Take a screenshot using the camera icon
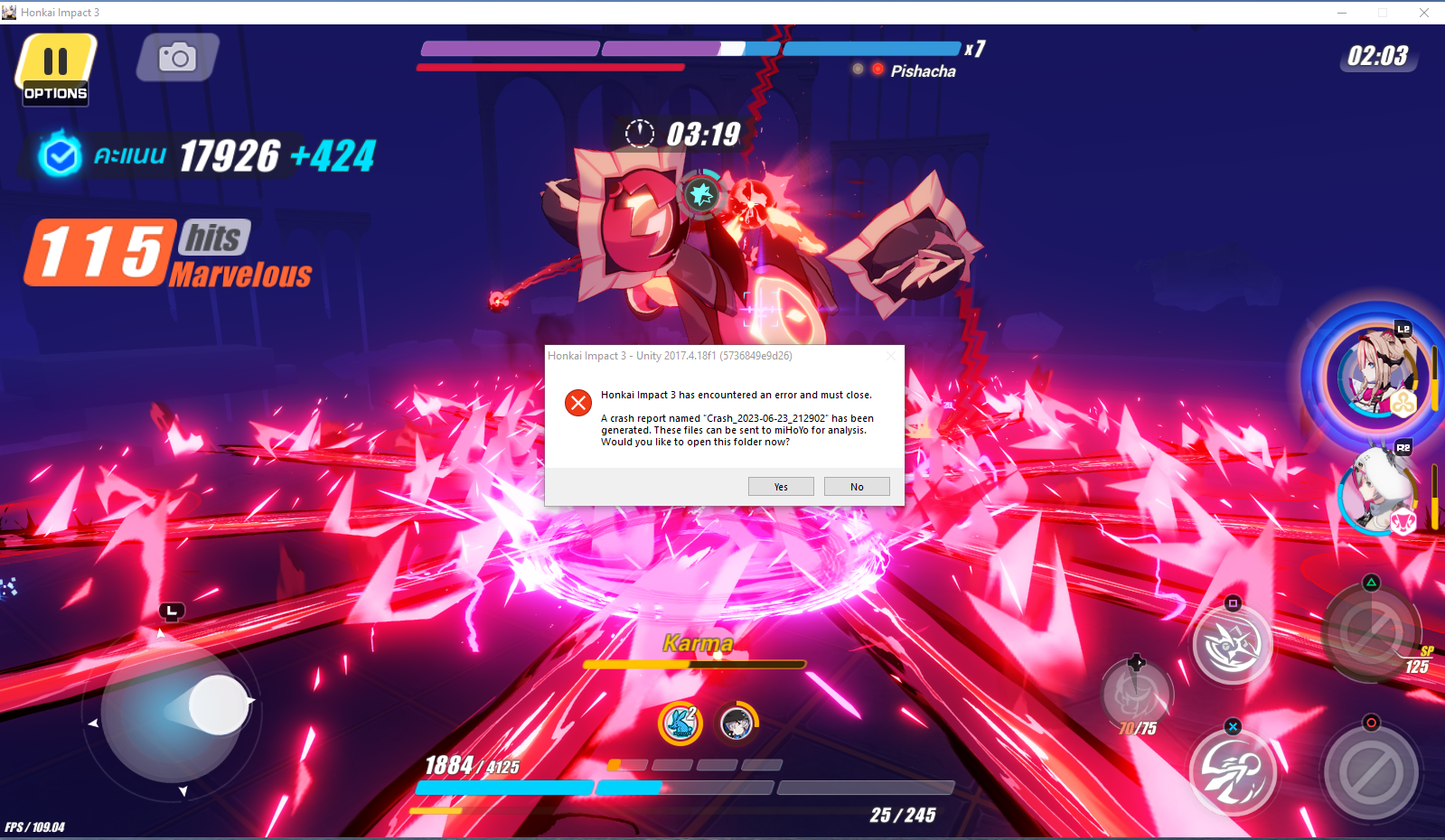This screenshot has height=840, width=1445. point(176,56)
